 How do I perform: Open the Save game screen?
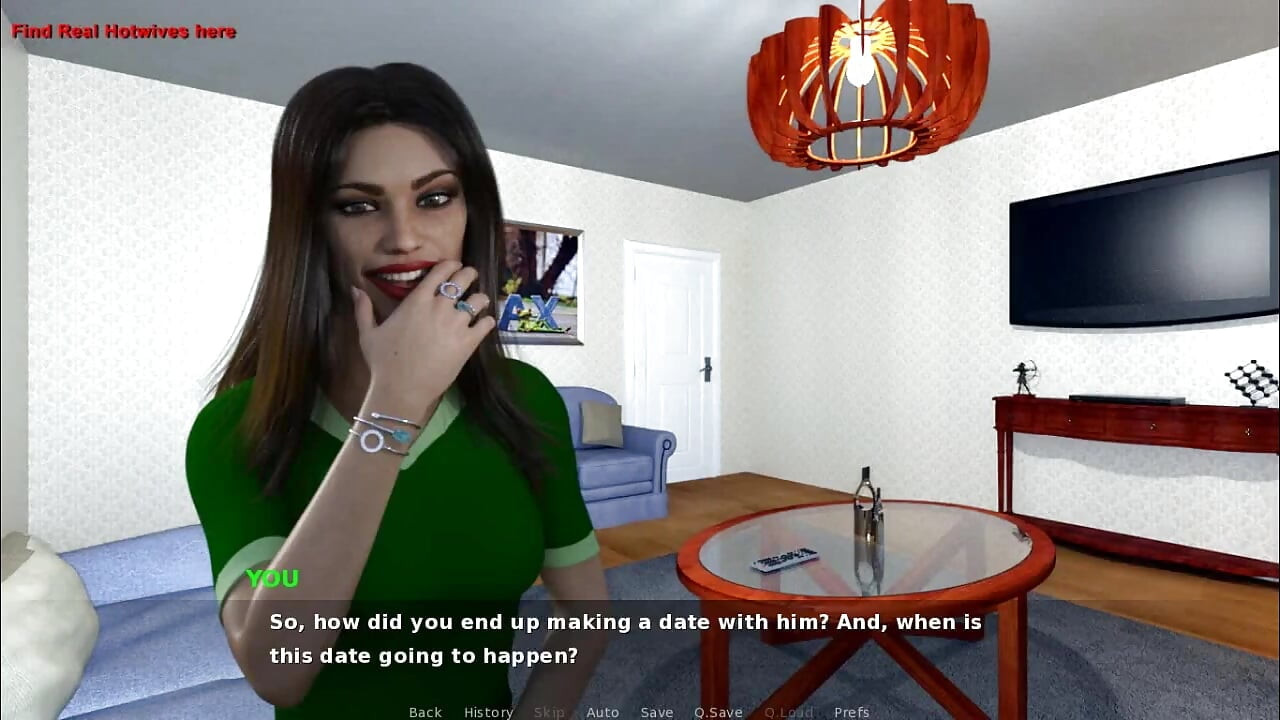pos(656,711)
